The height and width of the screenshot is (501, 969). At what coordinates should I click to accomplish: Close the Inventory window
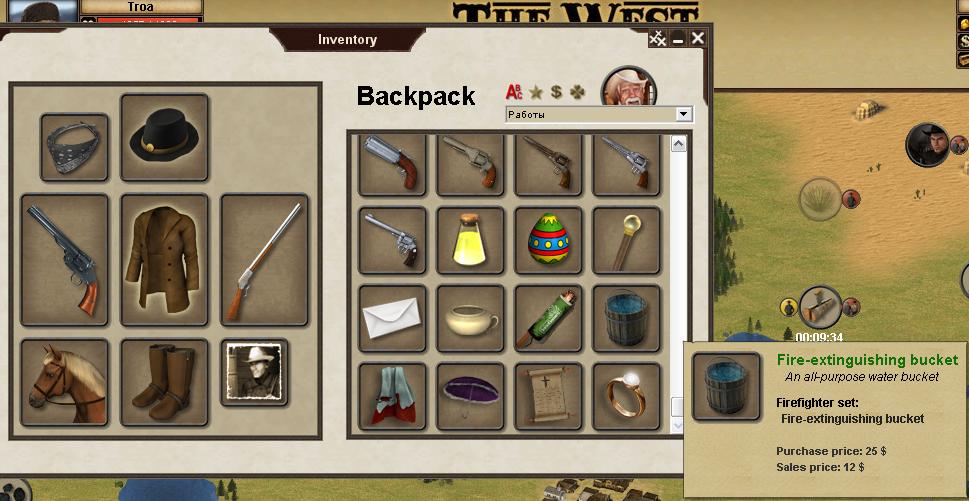698,39
